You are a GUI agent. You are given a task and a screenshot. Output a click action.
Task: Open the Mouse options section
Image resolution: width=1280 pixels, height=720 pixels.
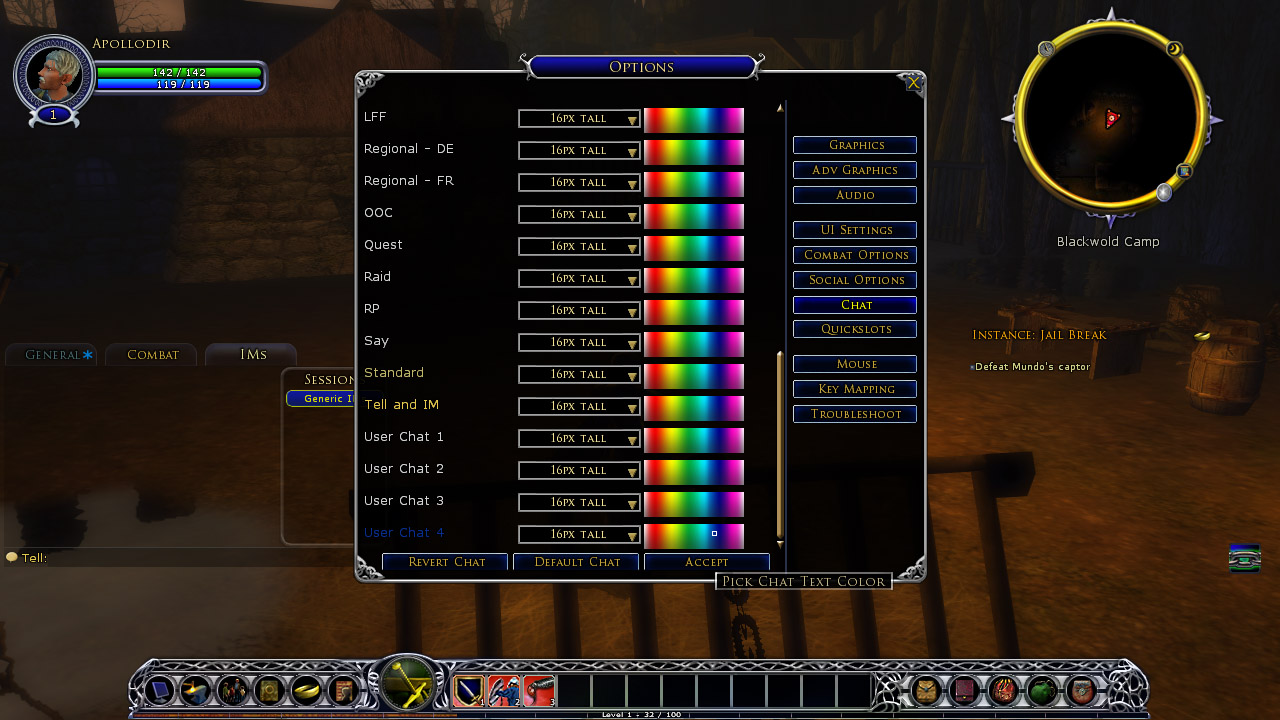pos(855,364)
